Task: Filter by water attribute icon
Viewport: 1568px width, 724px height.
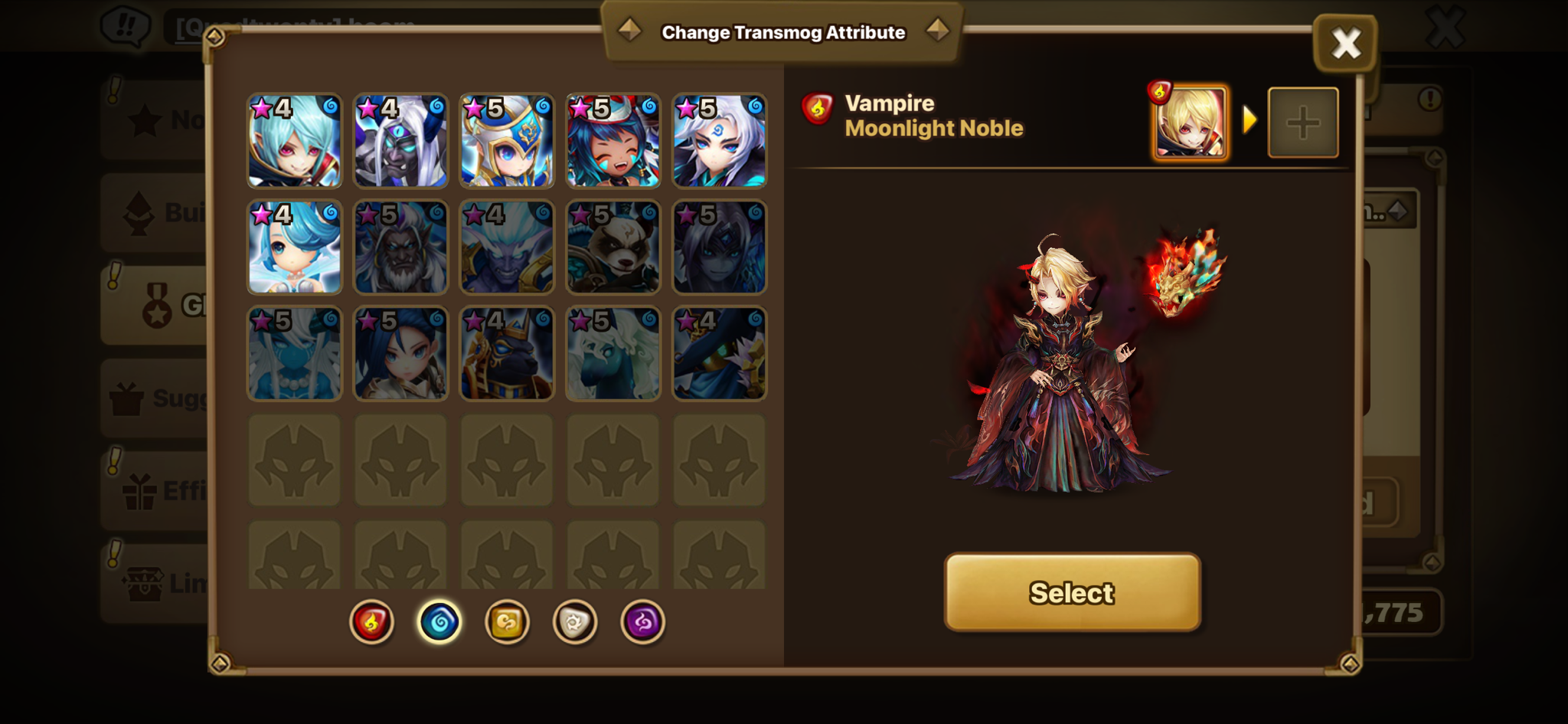Action: 439,621
